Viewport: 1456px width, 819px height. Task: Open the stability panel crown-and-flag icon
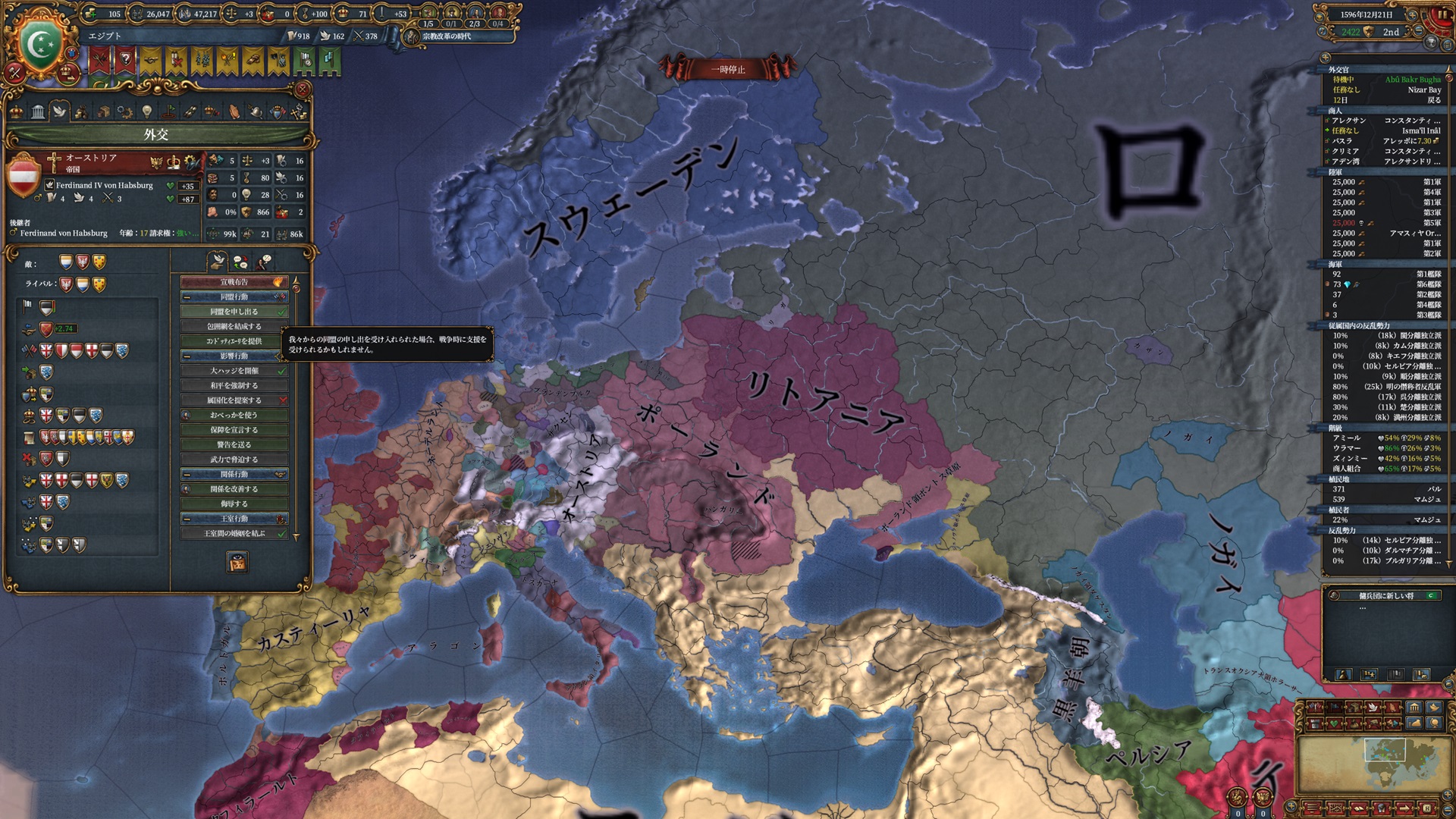tap(212, 111)
